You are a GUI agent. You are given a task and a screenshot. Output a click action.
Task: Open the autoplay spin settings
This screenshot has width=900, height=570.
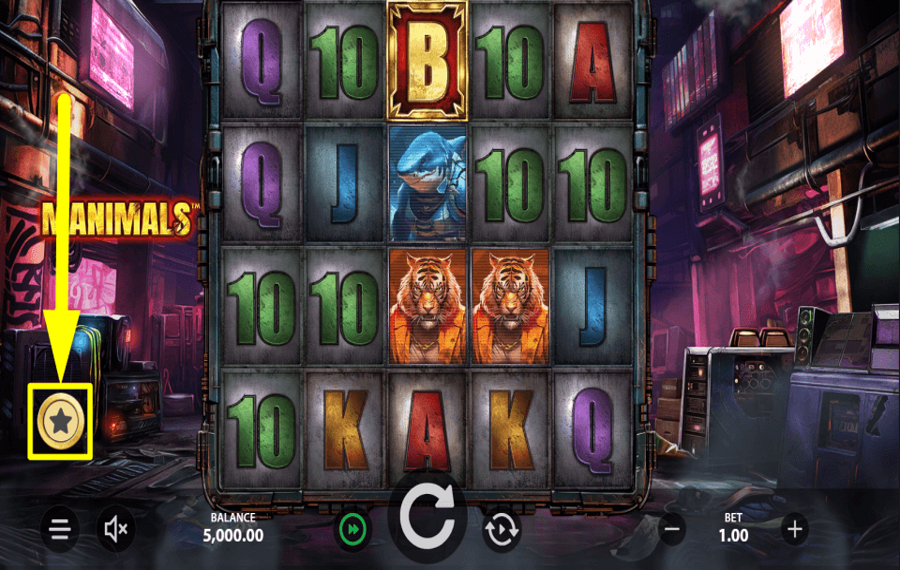point(501,529)
